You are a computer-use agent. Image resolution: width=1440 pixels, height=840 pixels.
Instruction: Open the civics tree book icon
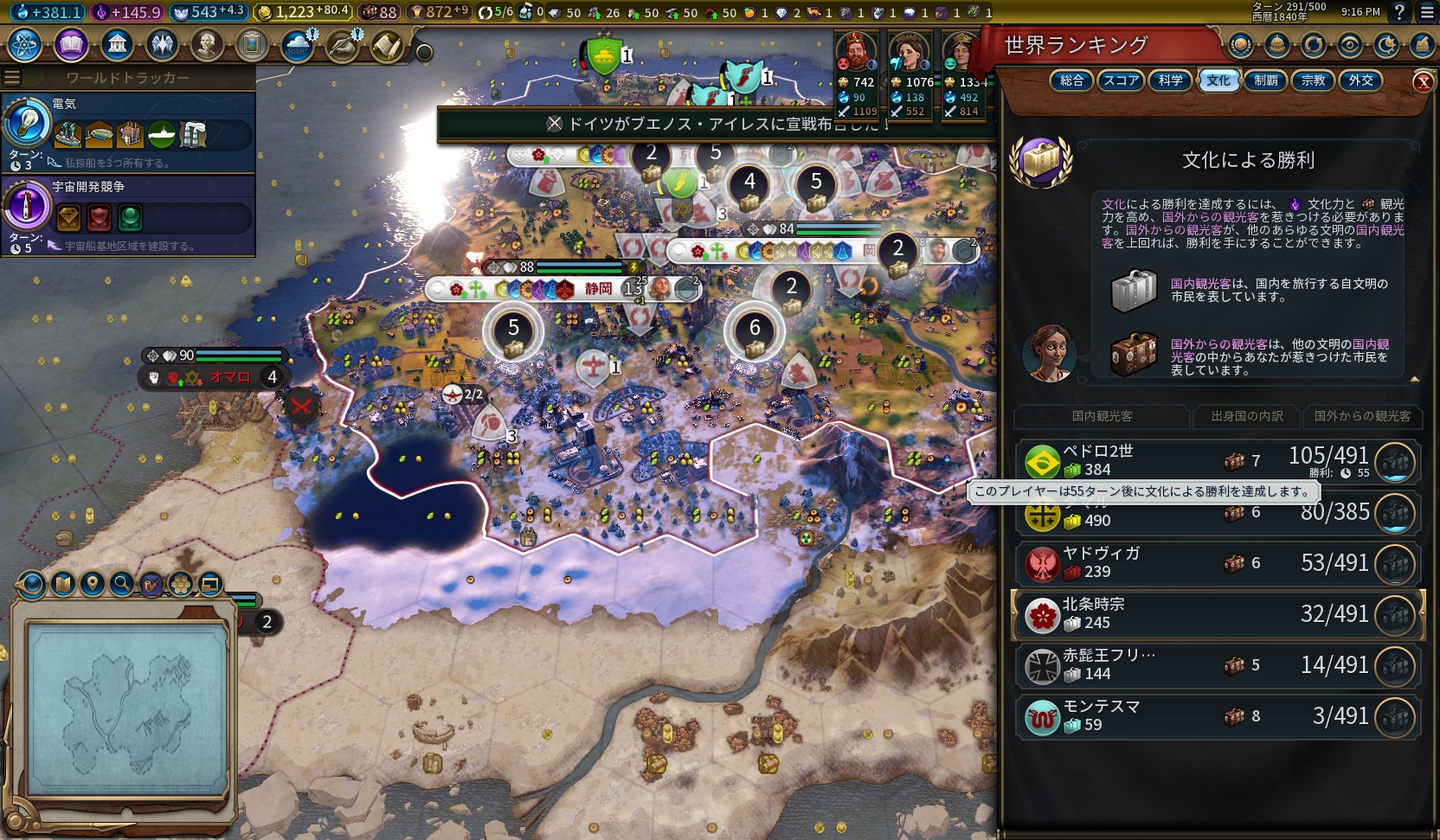click(71, 44)
